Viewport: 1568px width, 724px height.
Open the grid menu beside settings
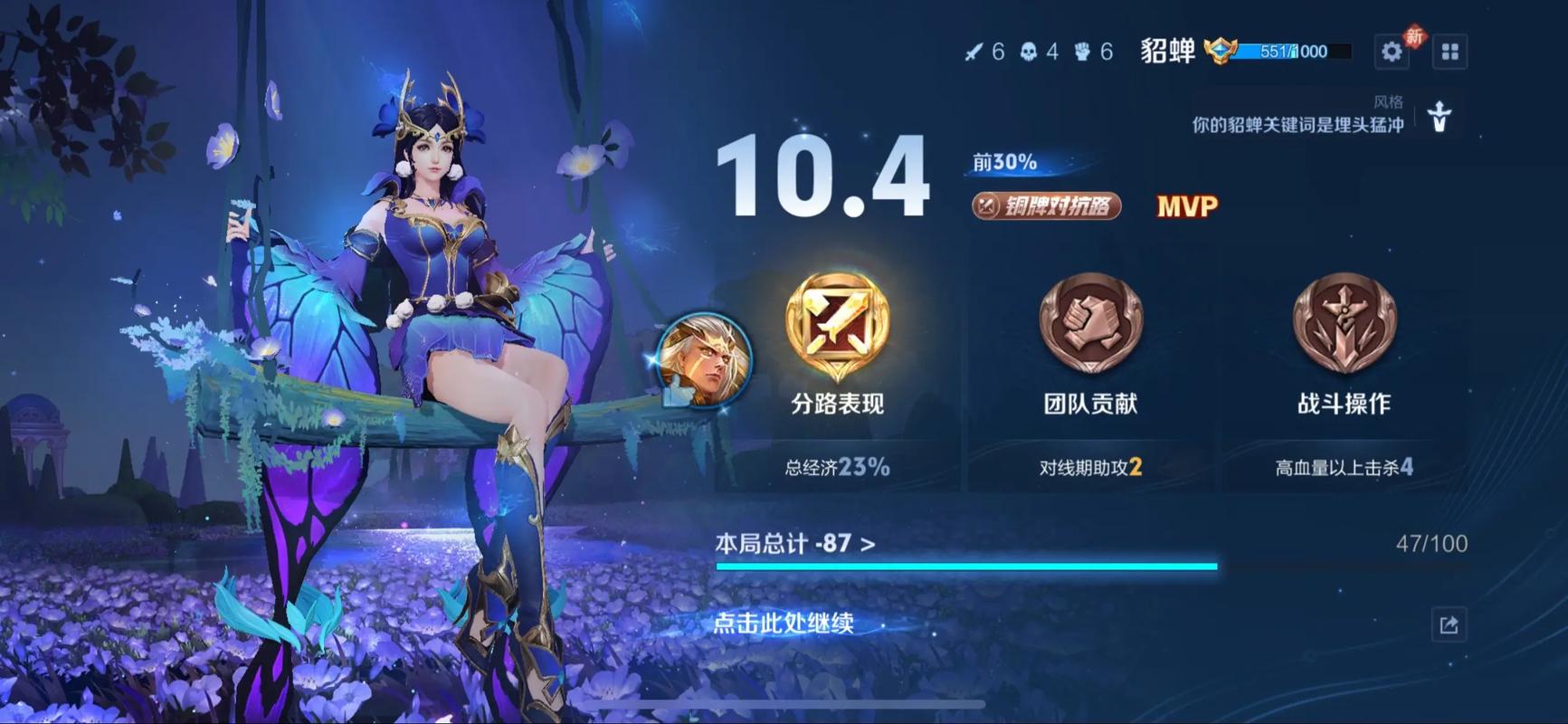coord(1449,52)
